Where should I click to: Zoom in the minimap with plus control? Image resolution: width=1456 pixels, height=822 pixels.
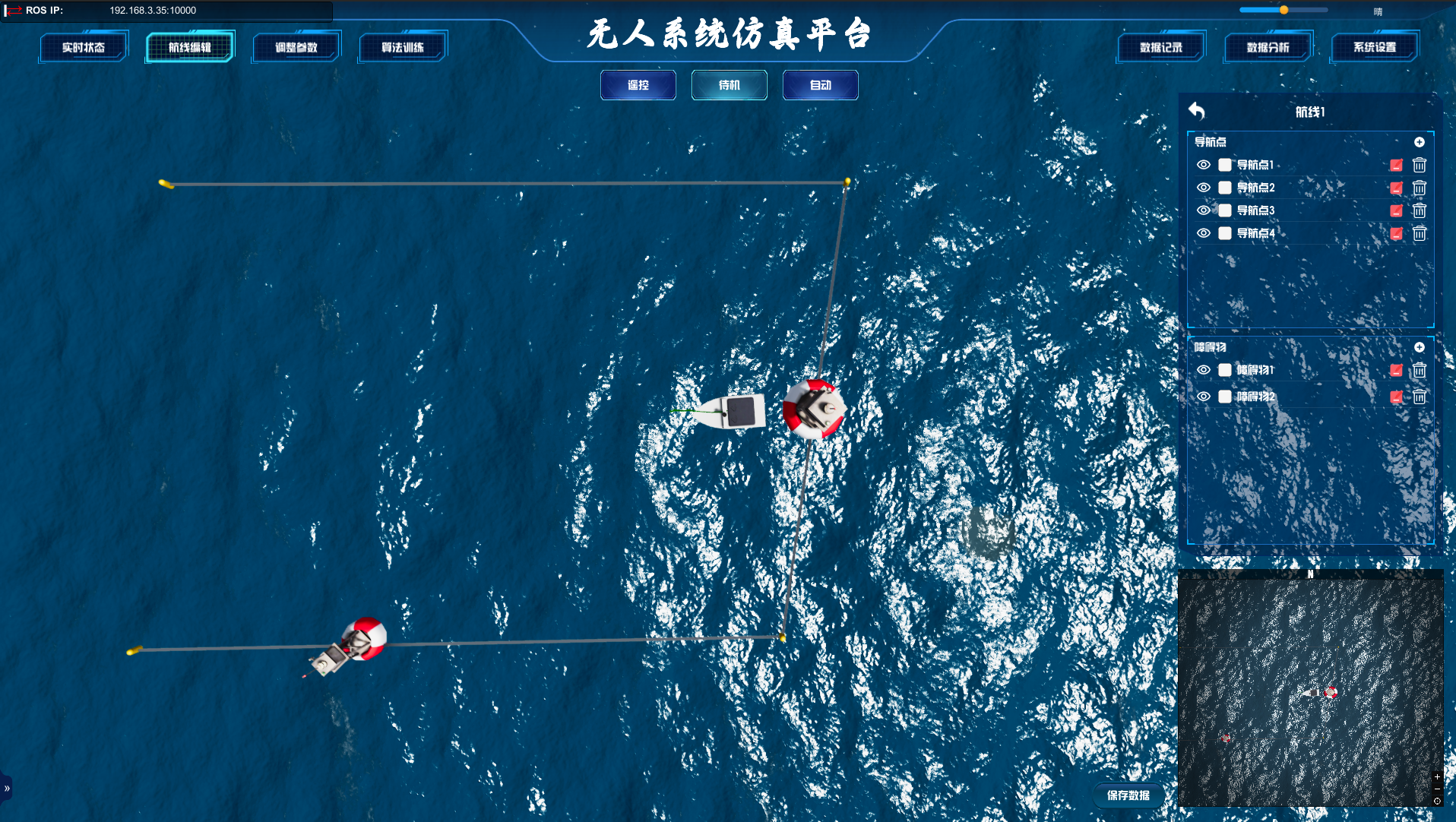coord(1438,777)
